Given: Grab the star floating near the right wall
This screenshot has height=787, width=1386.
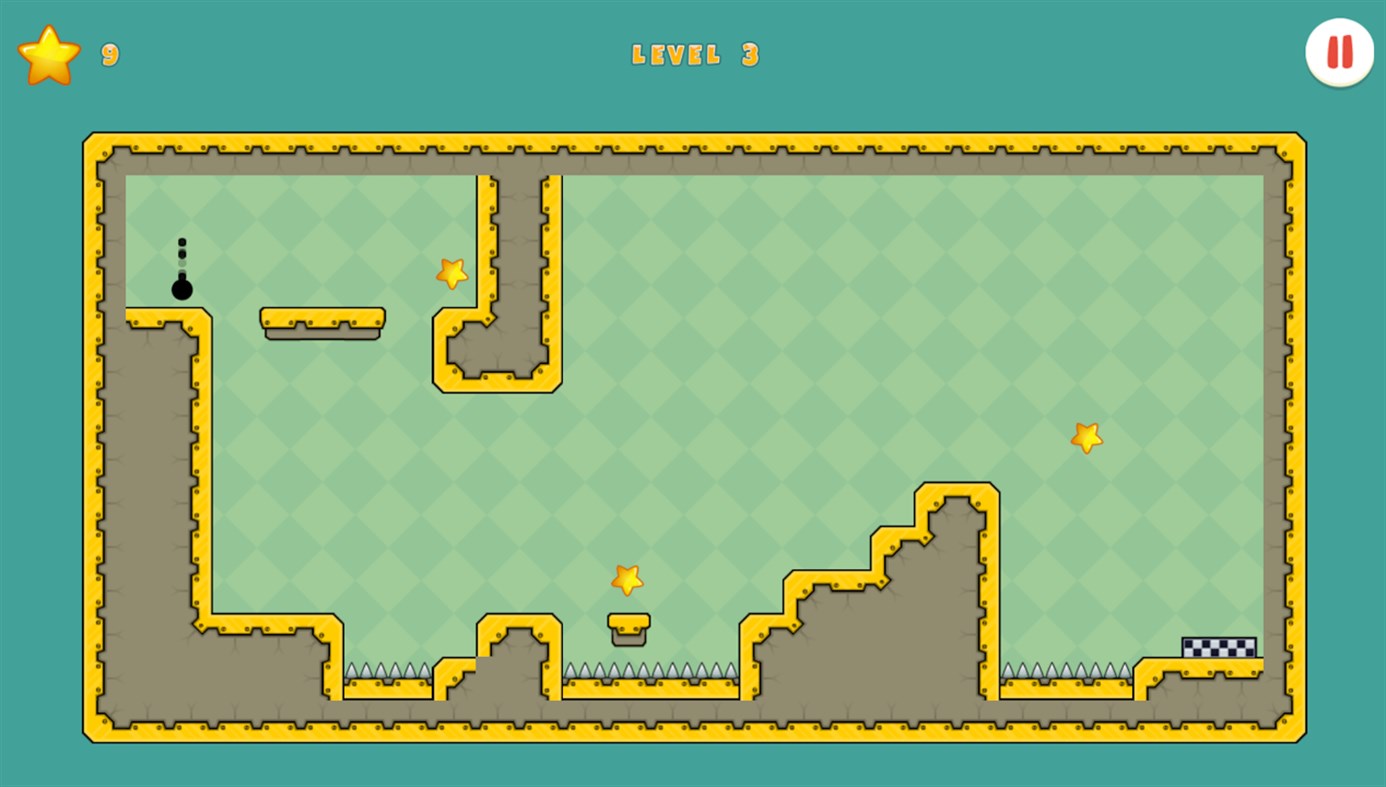Looking at the screenshot, I should (1086, 436).
